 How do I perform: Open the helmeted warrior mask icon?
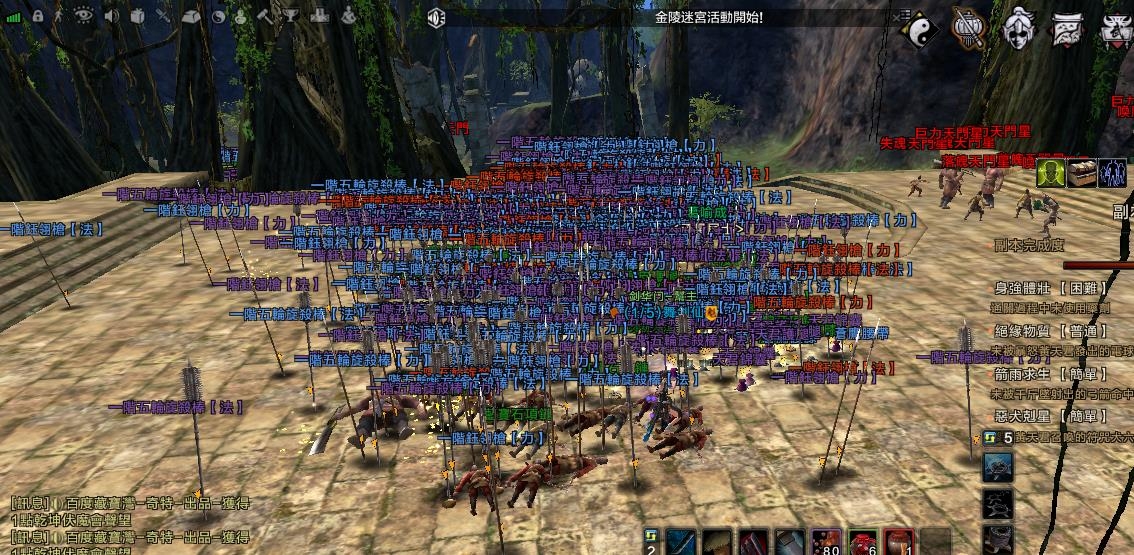pos(1018,29)
